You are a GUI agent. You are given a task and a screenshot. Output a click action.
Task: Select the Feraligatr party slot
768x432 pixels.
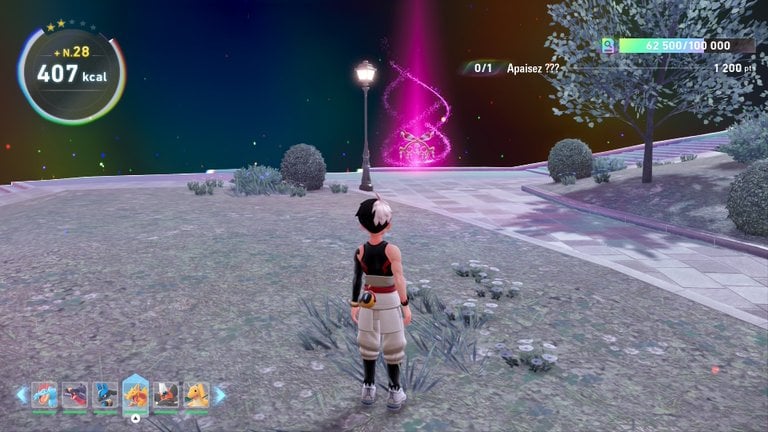click(x=44, y=395)
